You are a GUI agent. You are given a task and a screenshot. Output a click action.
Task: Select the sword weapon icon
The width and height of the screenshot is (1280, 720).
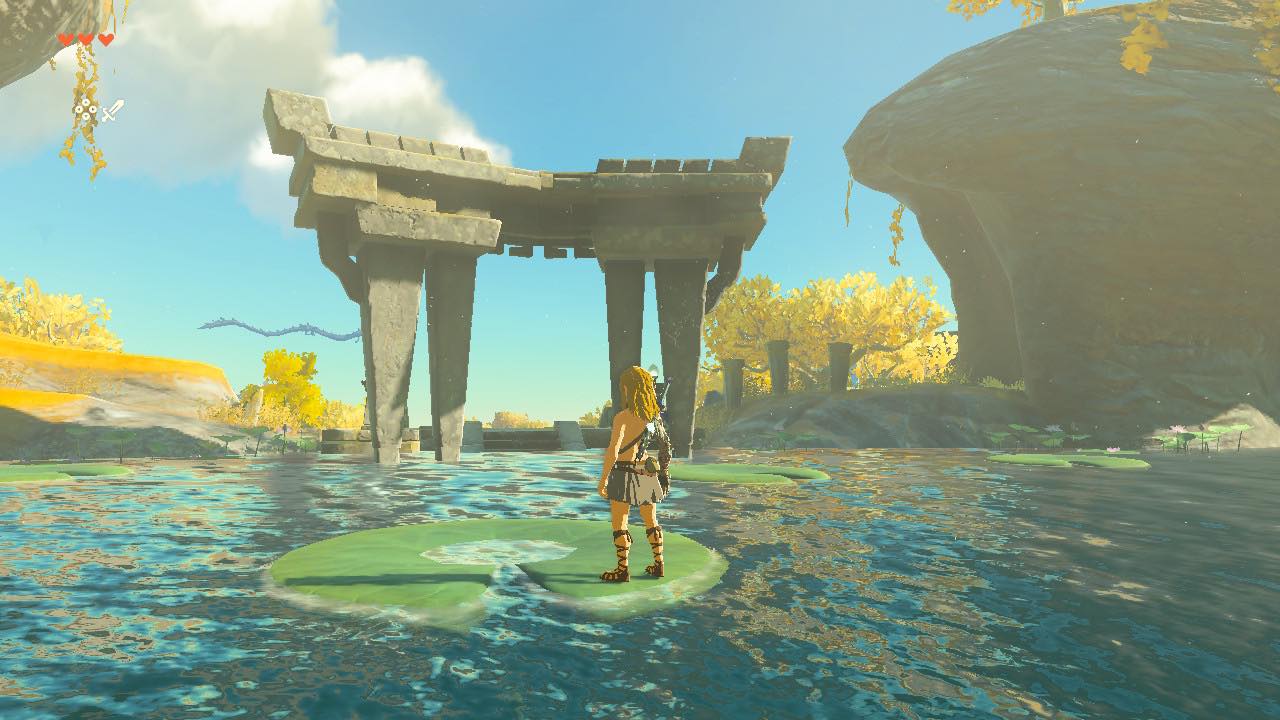pos(112,110)
